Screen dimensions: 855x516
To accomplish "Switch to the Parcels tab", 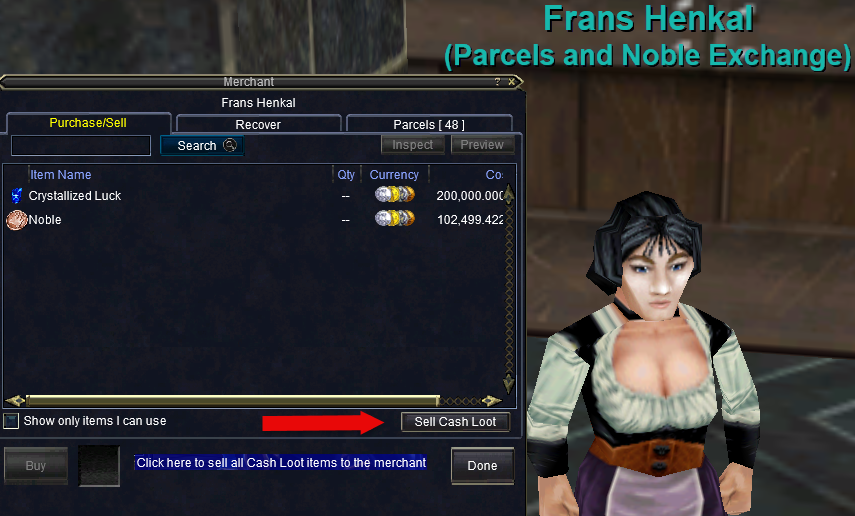I will 429,125.
